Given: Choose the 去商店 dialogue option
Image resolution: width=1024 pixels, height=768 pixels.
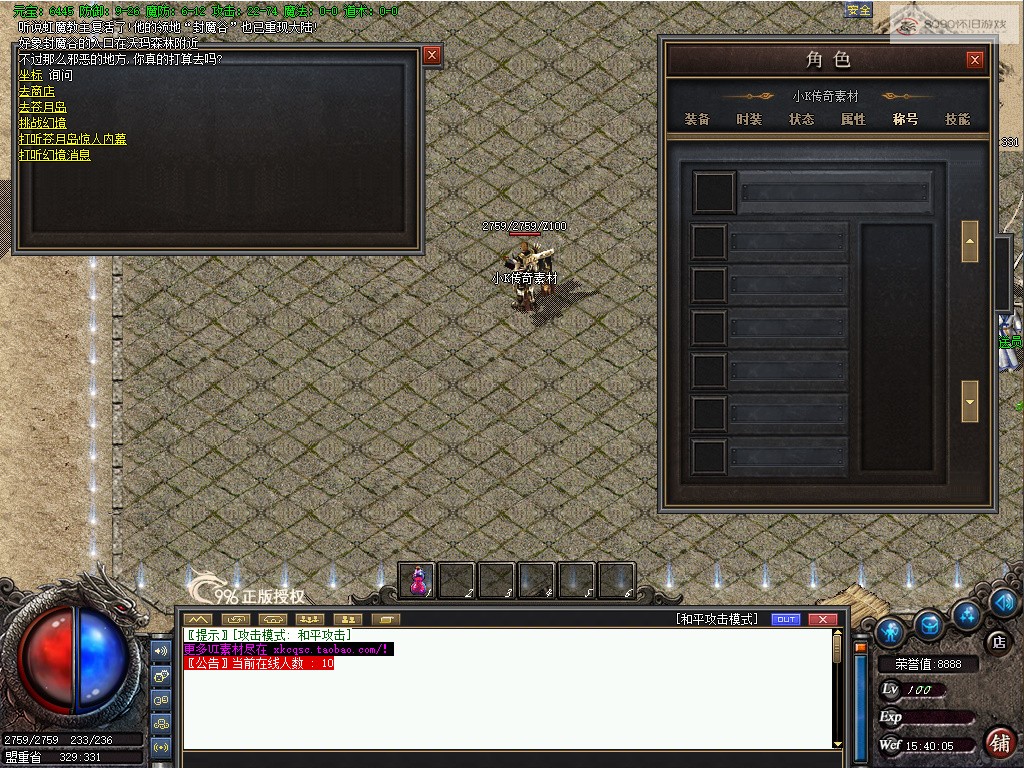Looking at the screenshot, I should (36, 91).
